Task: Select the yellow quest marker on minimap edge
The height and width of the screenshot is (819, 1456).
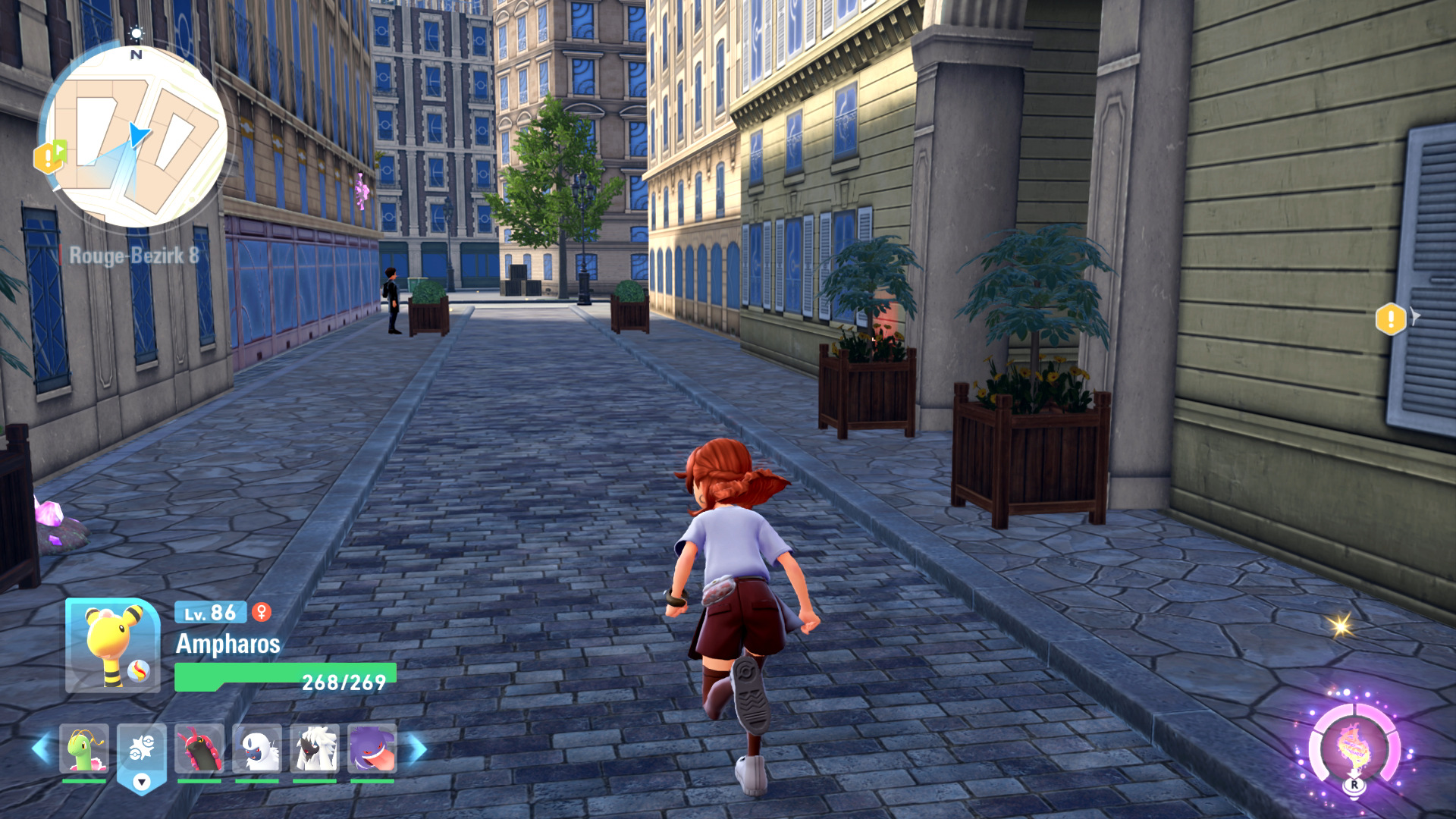Action: [x=49, y=157]
